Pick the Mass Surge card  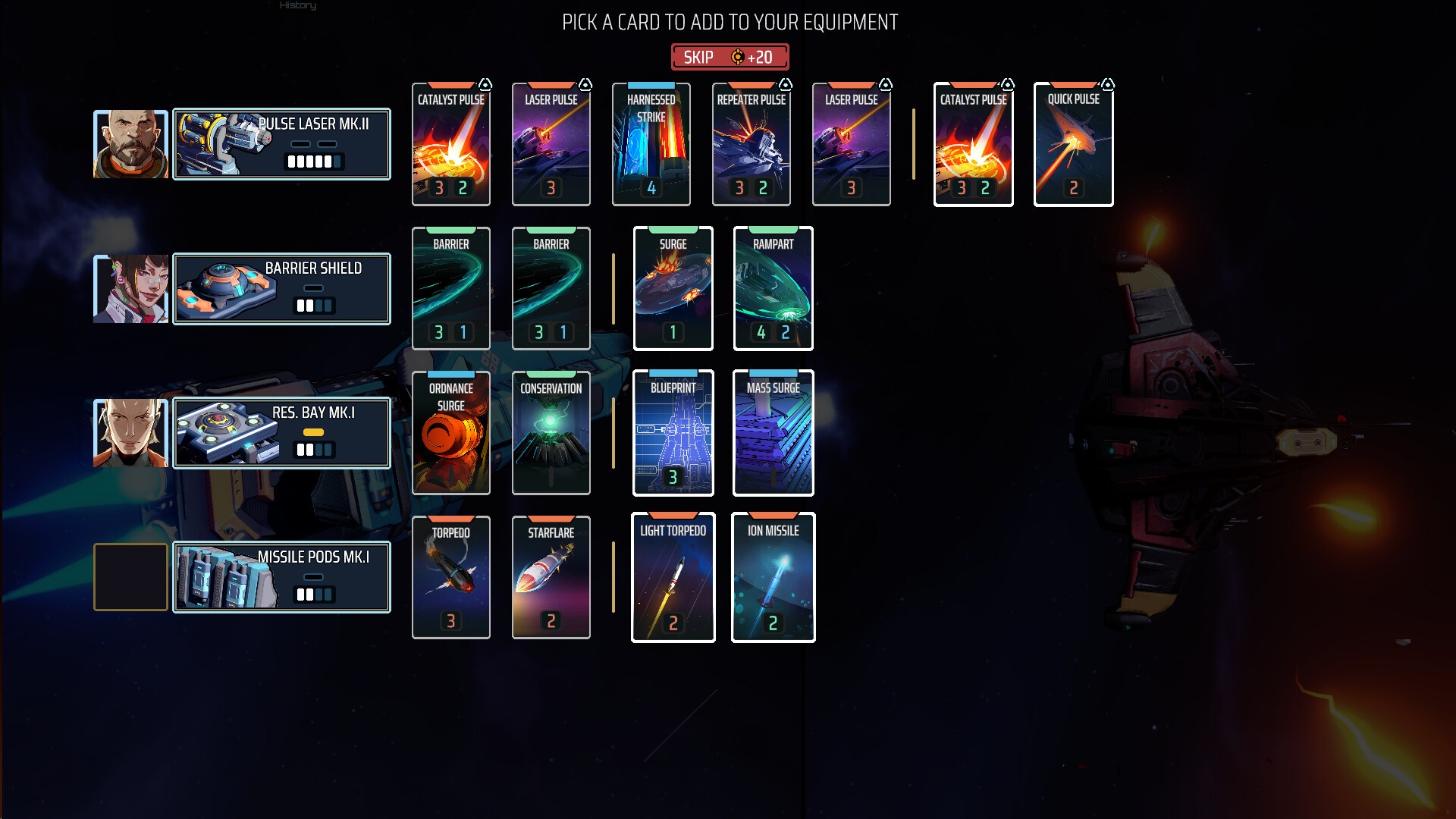pyautogui.click(x=773, y=433)
